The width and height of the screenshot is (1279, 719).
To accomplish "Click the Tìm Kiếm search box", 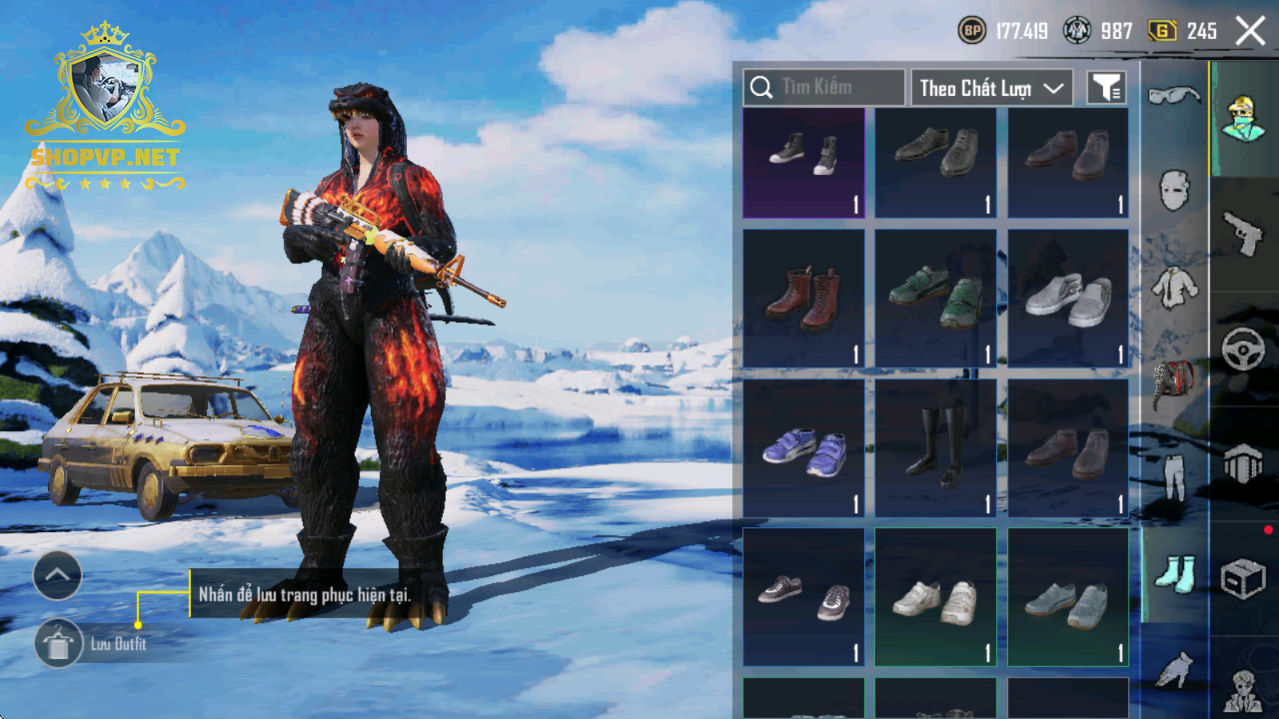I will click(x=824, y=88).
